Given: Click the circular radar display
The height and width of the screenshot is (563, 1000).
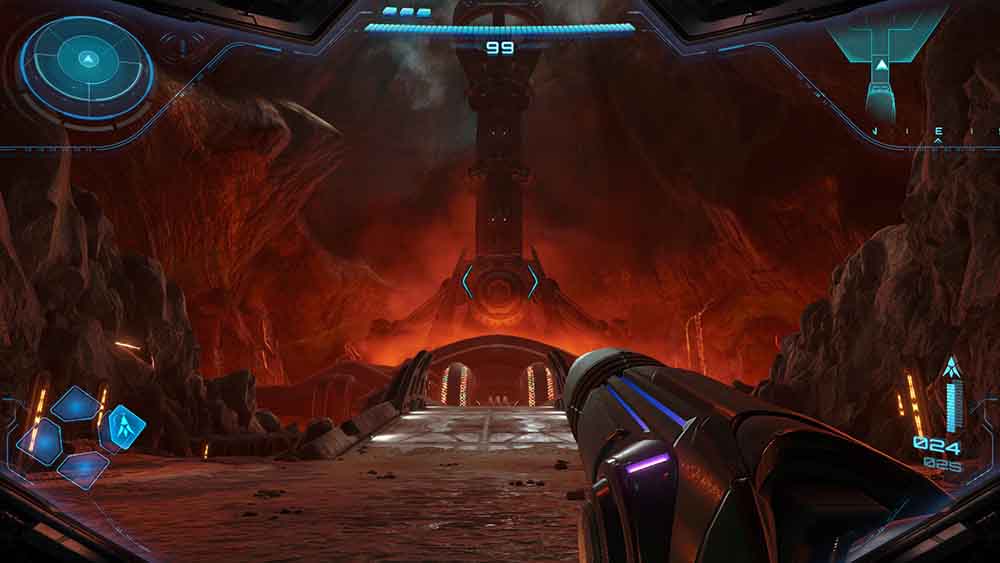Looking at the screenshot, I should (x=87, y=66).
